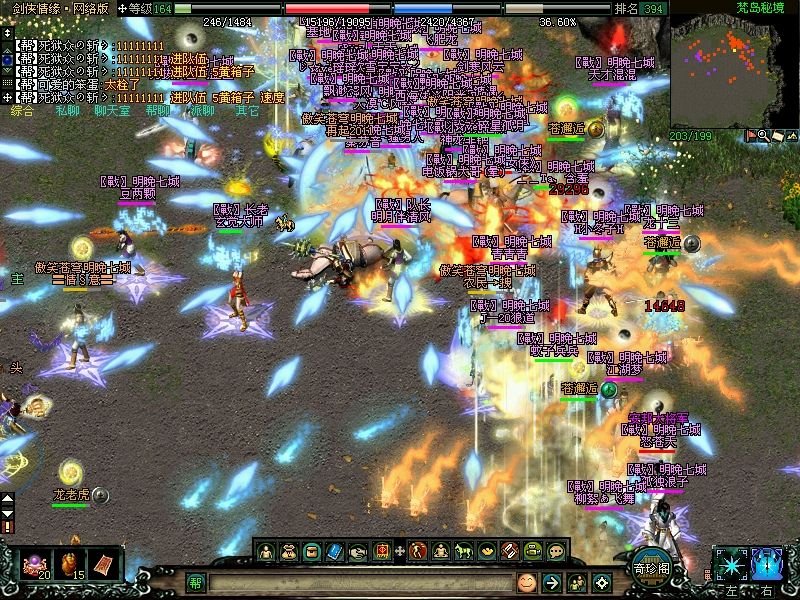The image size is (800, 600).
Task: Open the scroll map icon under minimap
Action: (777, 136)
